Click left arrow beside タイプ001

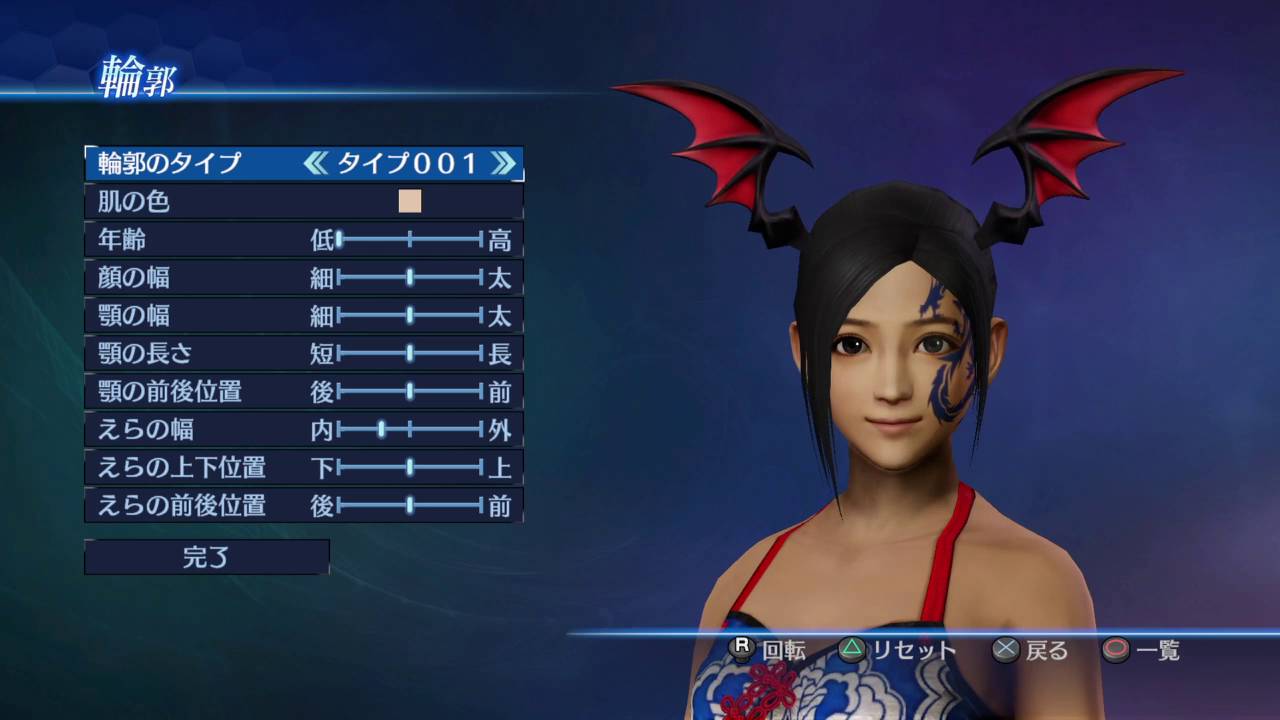(315, 163)
